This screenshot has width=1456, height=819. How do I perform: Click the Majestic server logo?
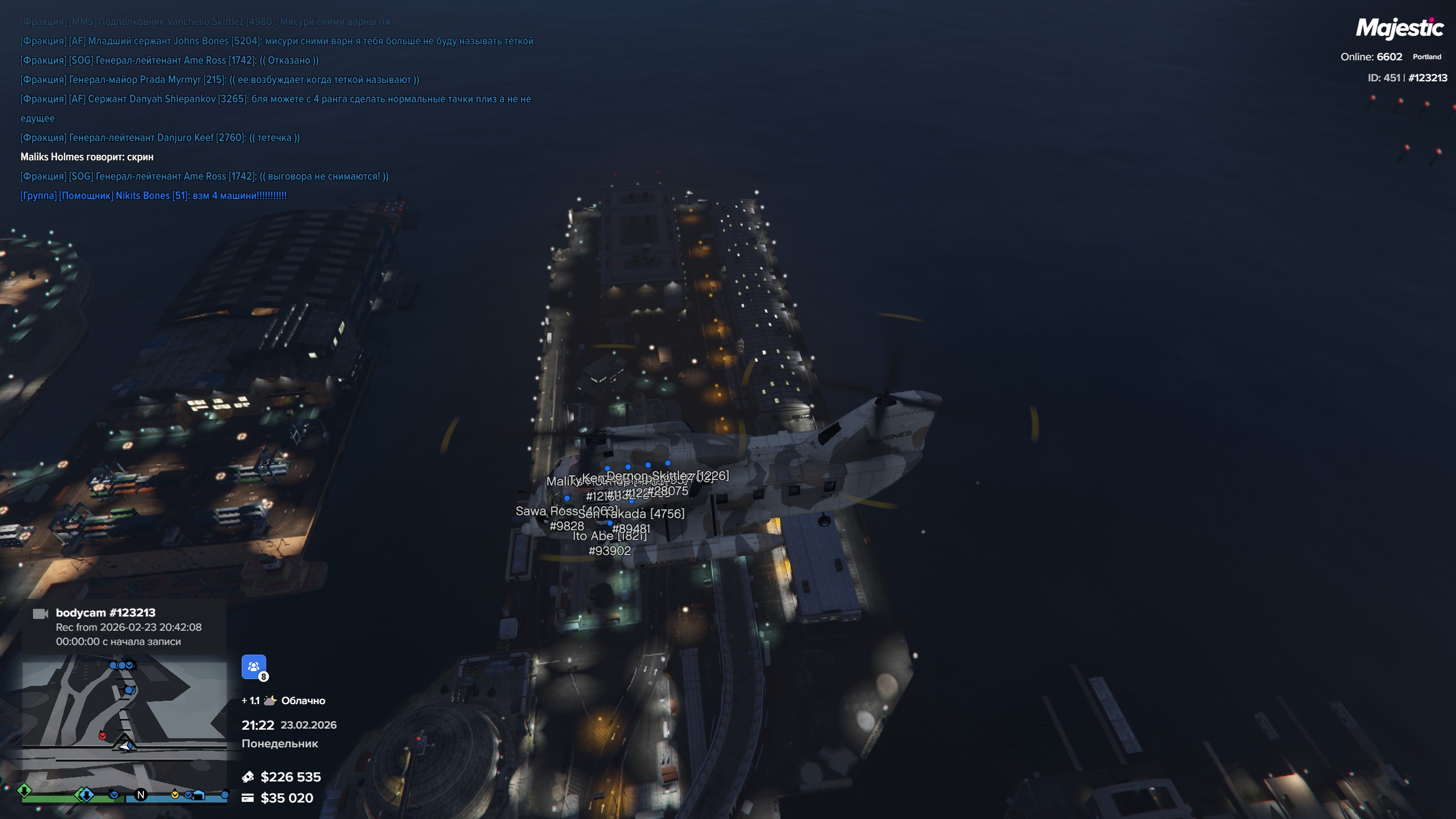(x=1399, y=28)
